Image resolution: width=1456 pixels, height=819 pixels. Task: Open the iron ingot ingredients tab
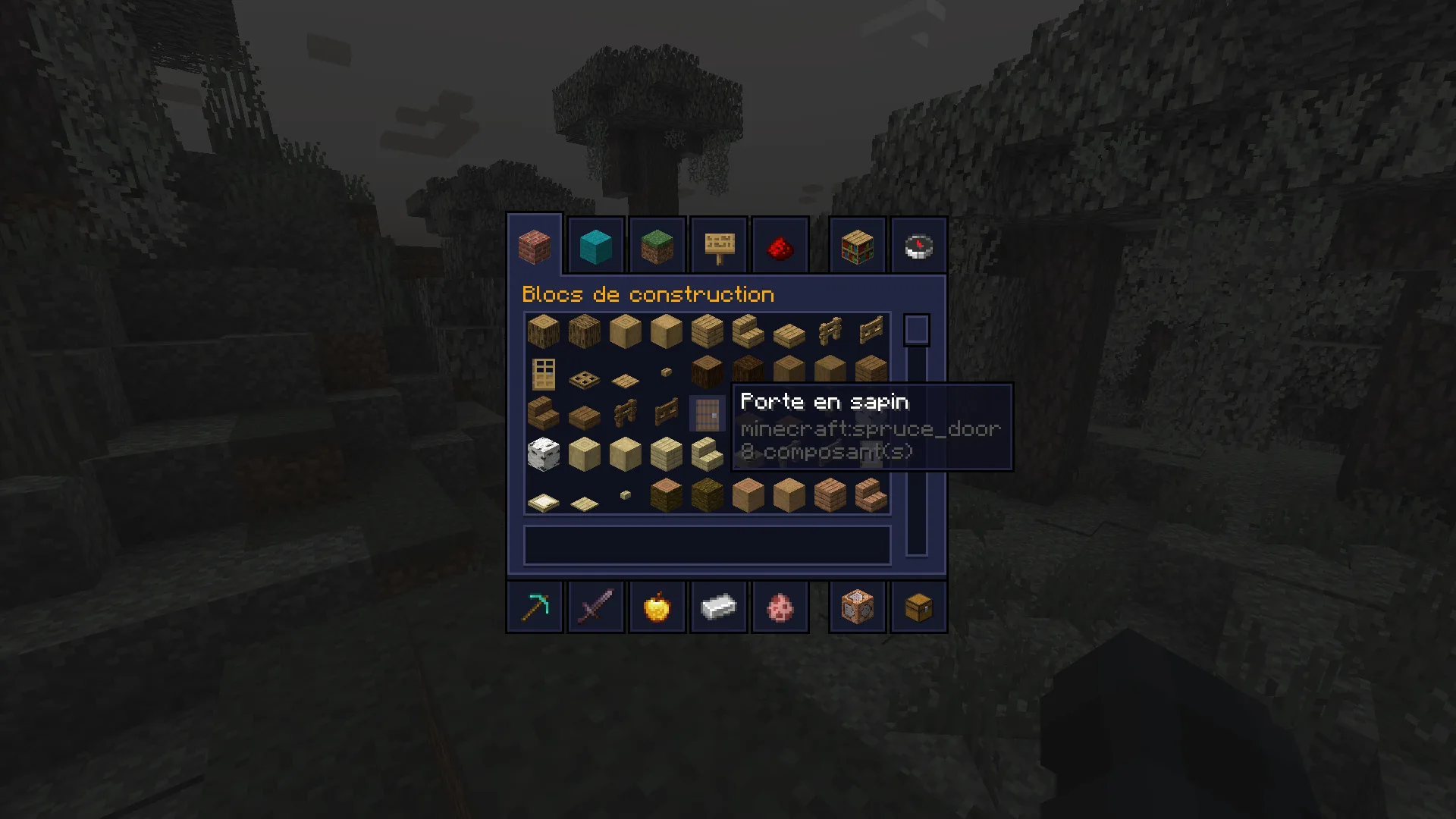coord(719,607)
